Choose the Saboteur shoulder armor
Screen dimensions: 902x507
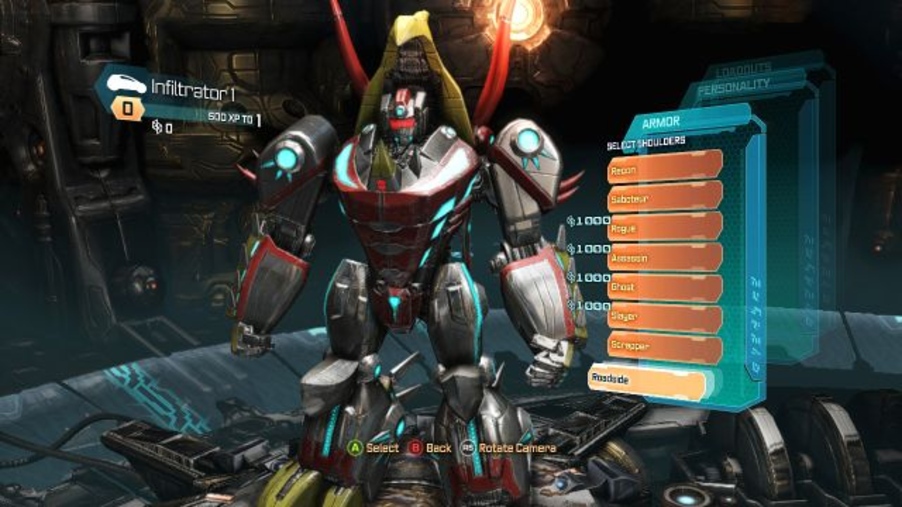[x=664, y=200]
